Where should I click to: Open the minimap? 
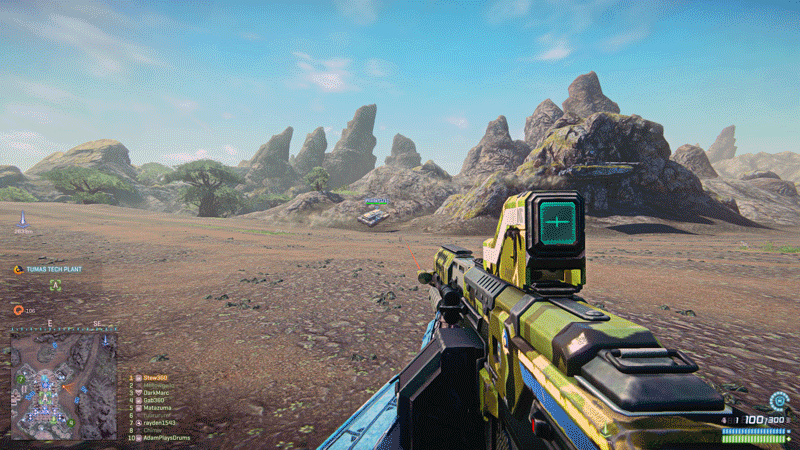tap(64, 385)
